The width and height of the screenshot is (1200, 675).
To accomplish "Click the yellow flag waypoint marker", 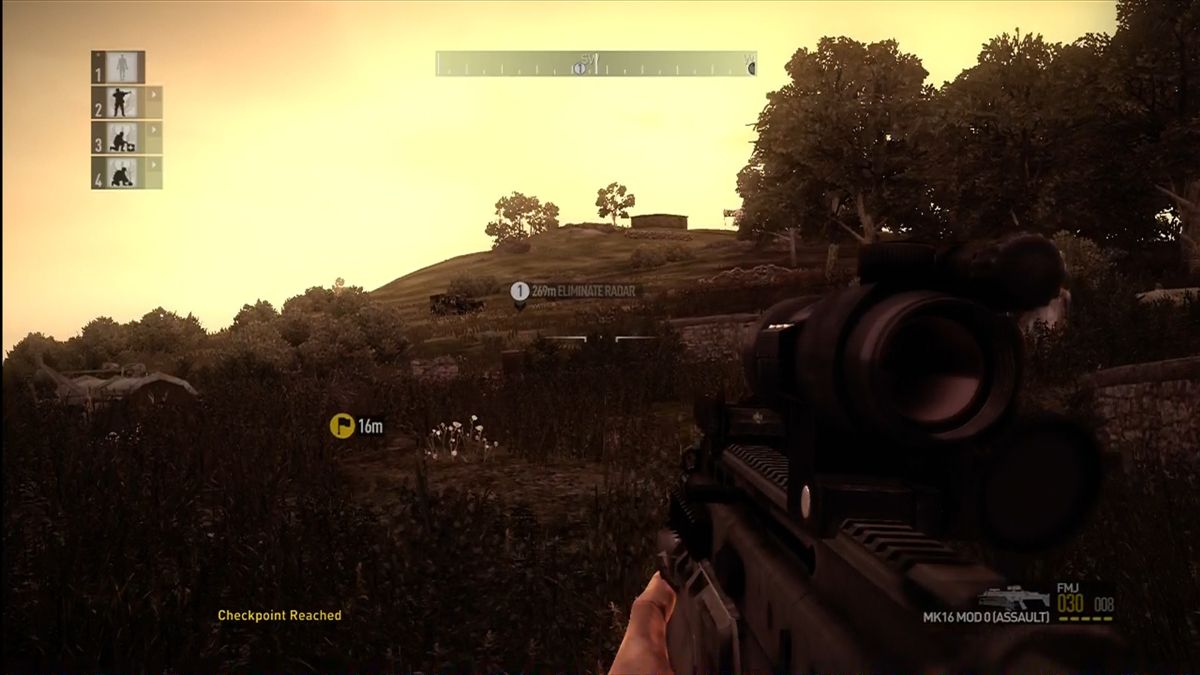I will [342, 426].
